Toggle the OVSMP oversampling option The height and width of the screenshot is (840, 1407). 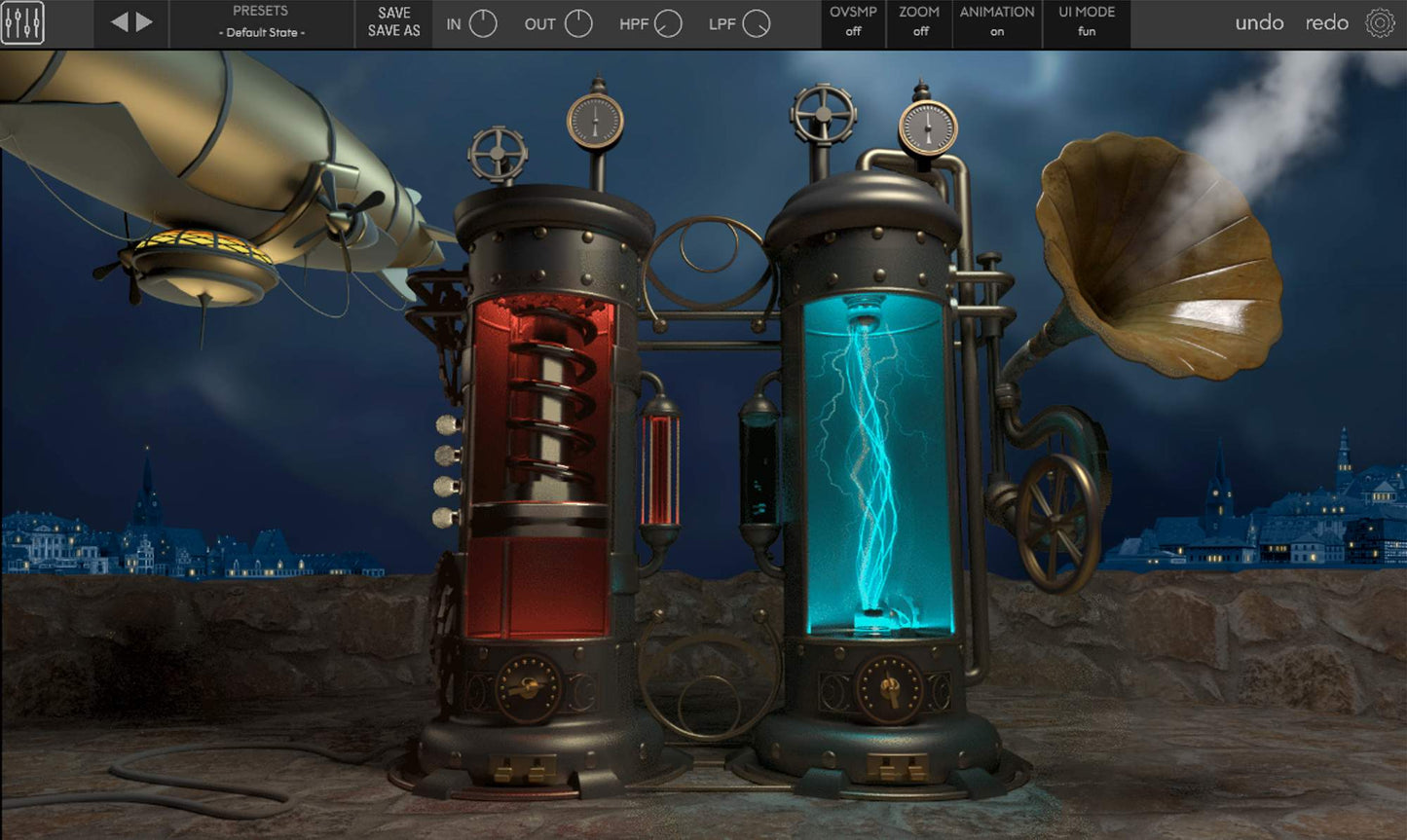(853, 22)
